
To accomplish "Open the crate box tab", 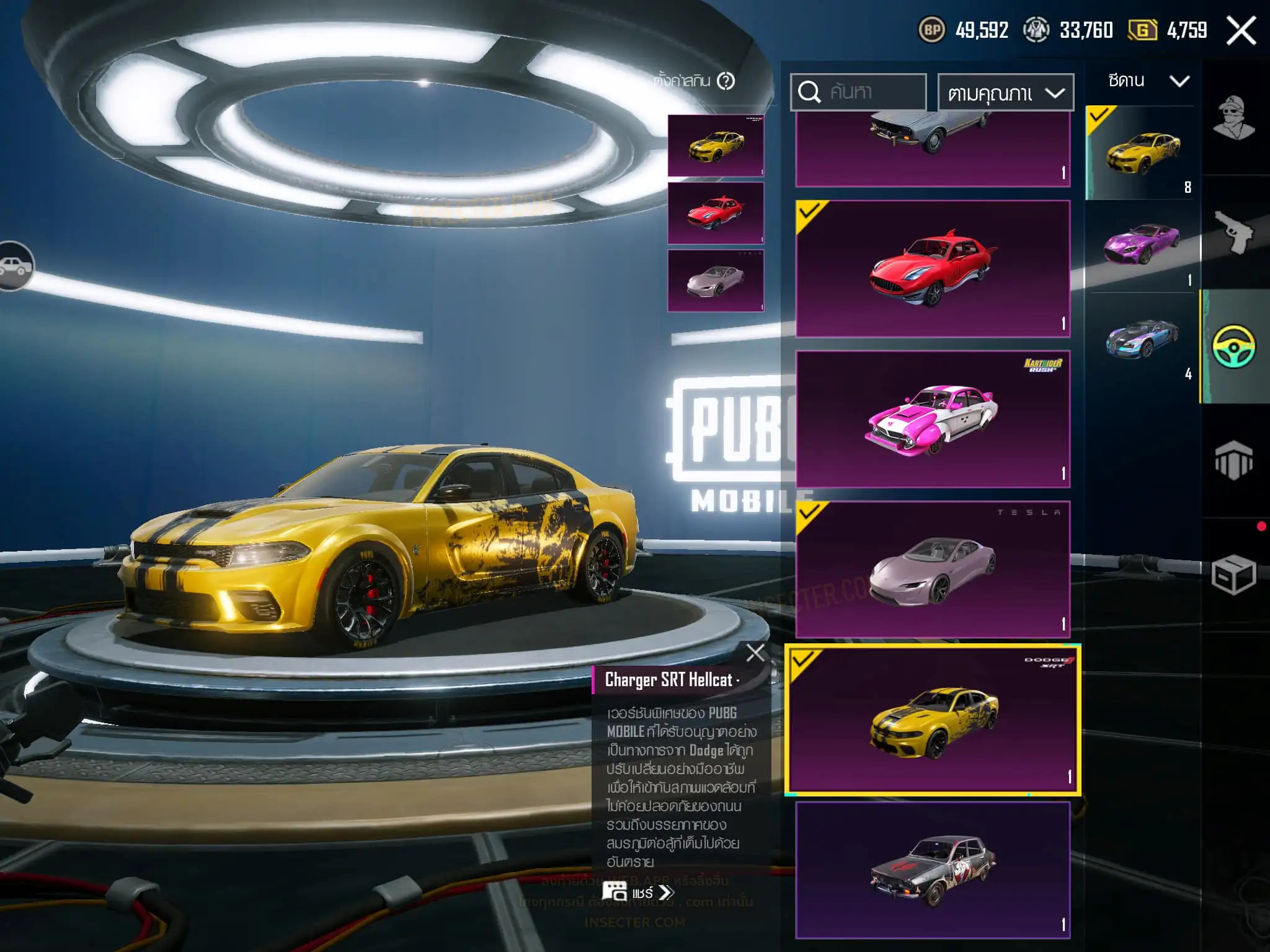I will (1233, 575).
